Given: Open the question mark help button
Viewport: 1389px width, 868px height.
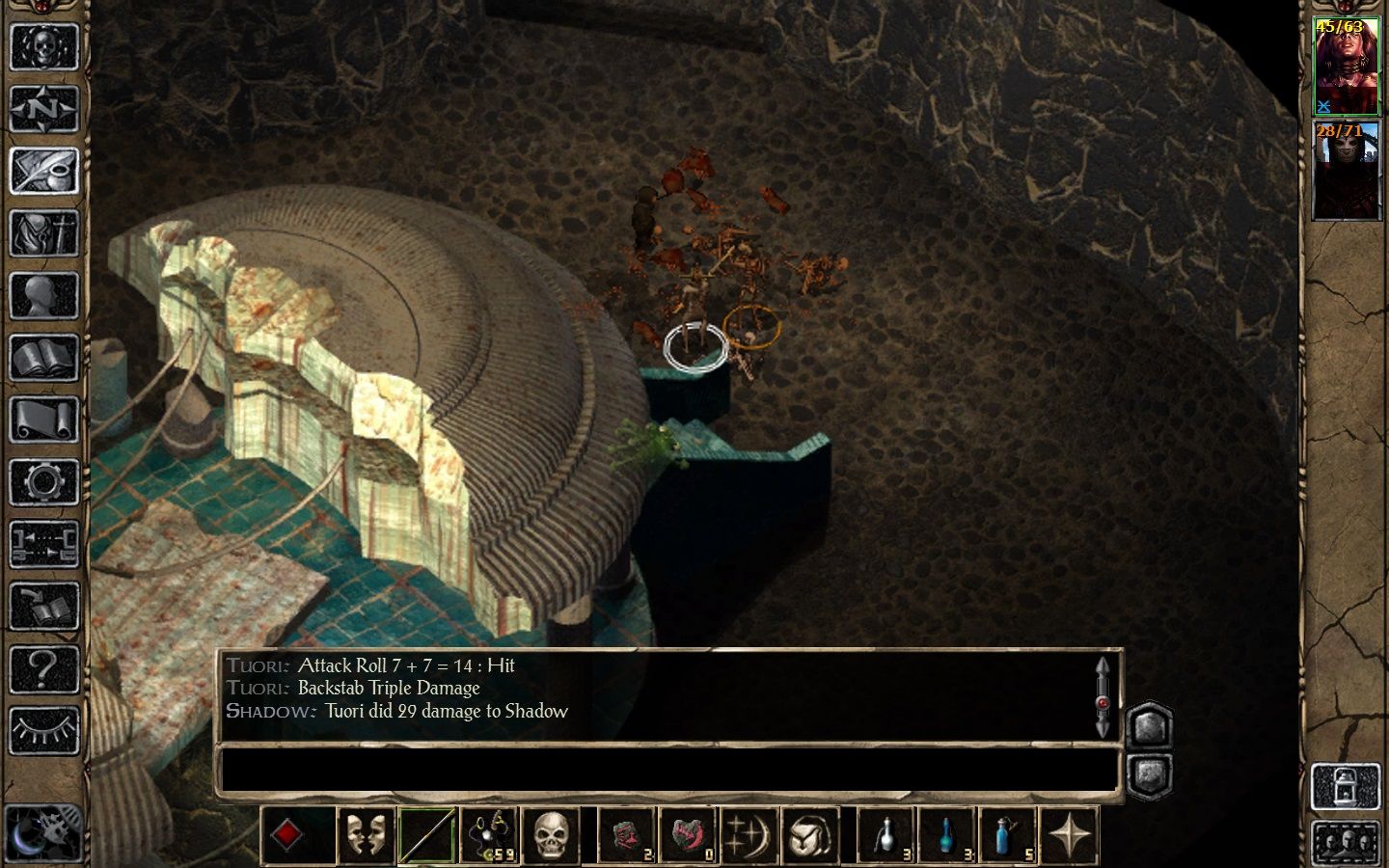Looking at the screenshot, I should coord(43,667).
